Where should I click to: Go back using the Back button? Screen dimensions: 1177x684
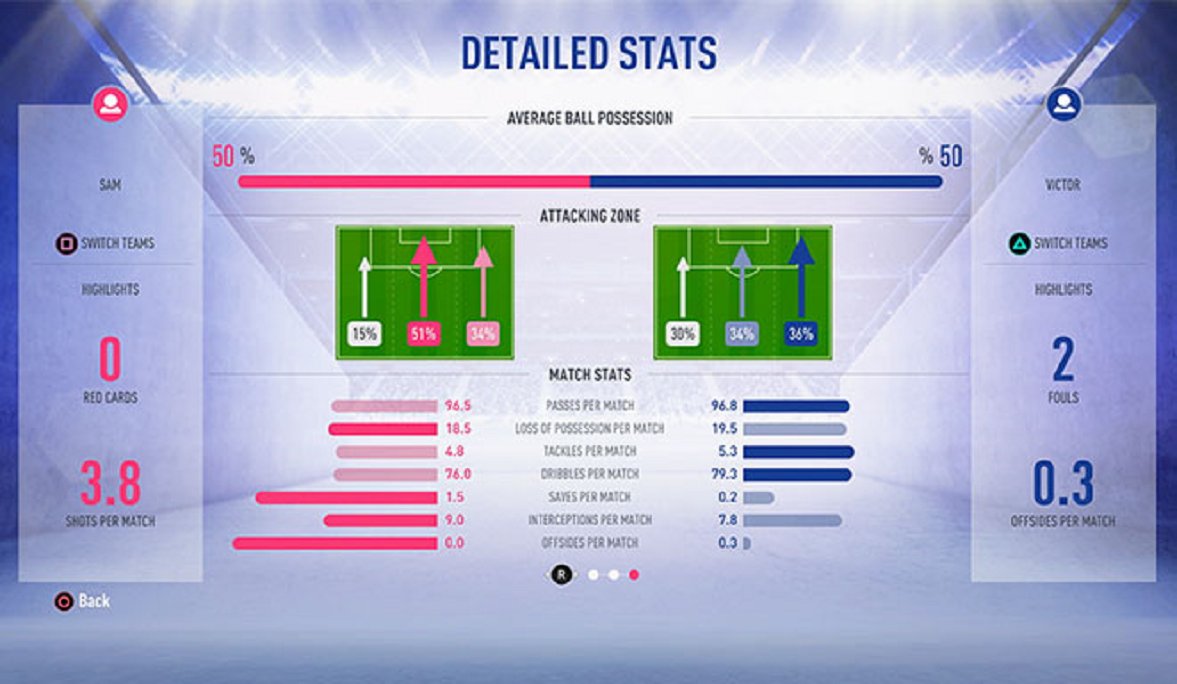pos(82,601)
